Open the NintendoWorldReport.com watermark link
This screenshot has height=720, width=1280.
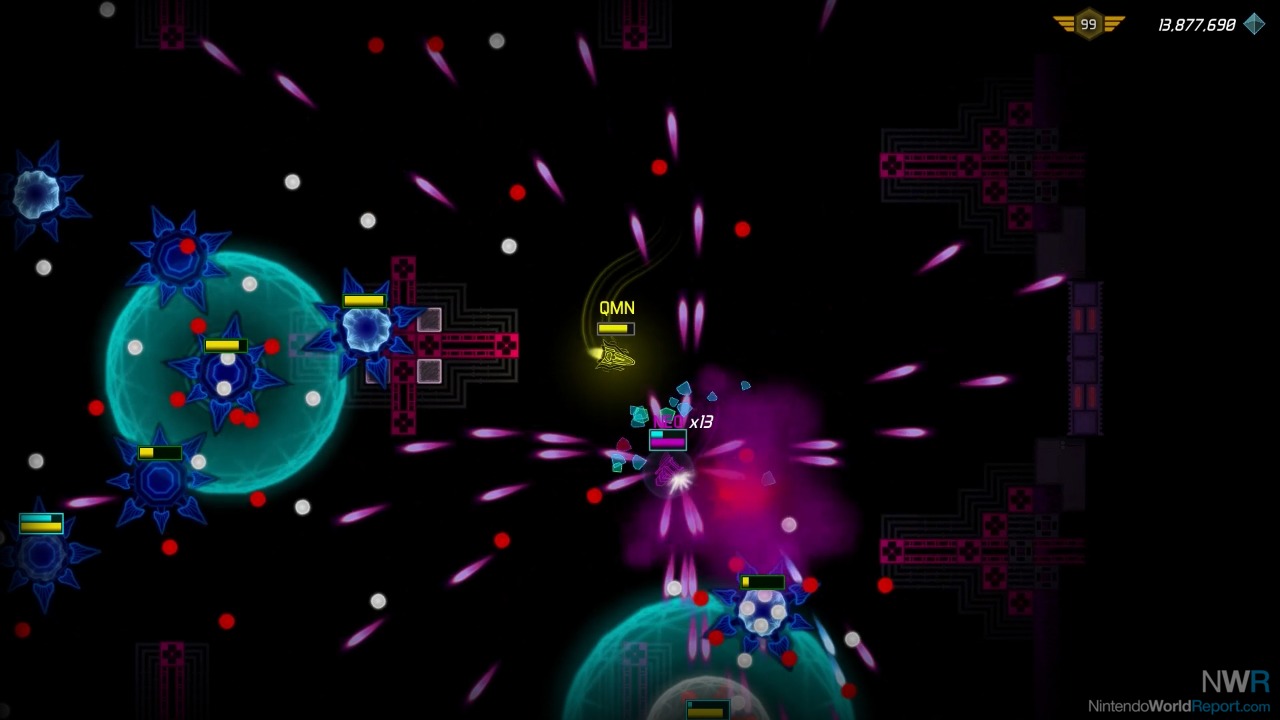[1179, 706]
